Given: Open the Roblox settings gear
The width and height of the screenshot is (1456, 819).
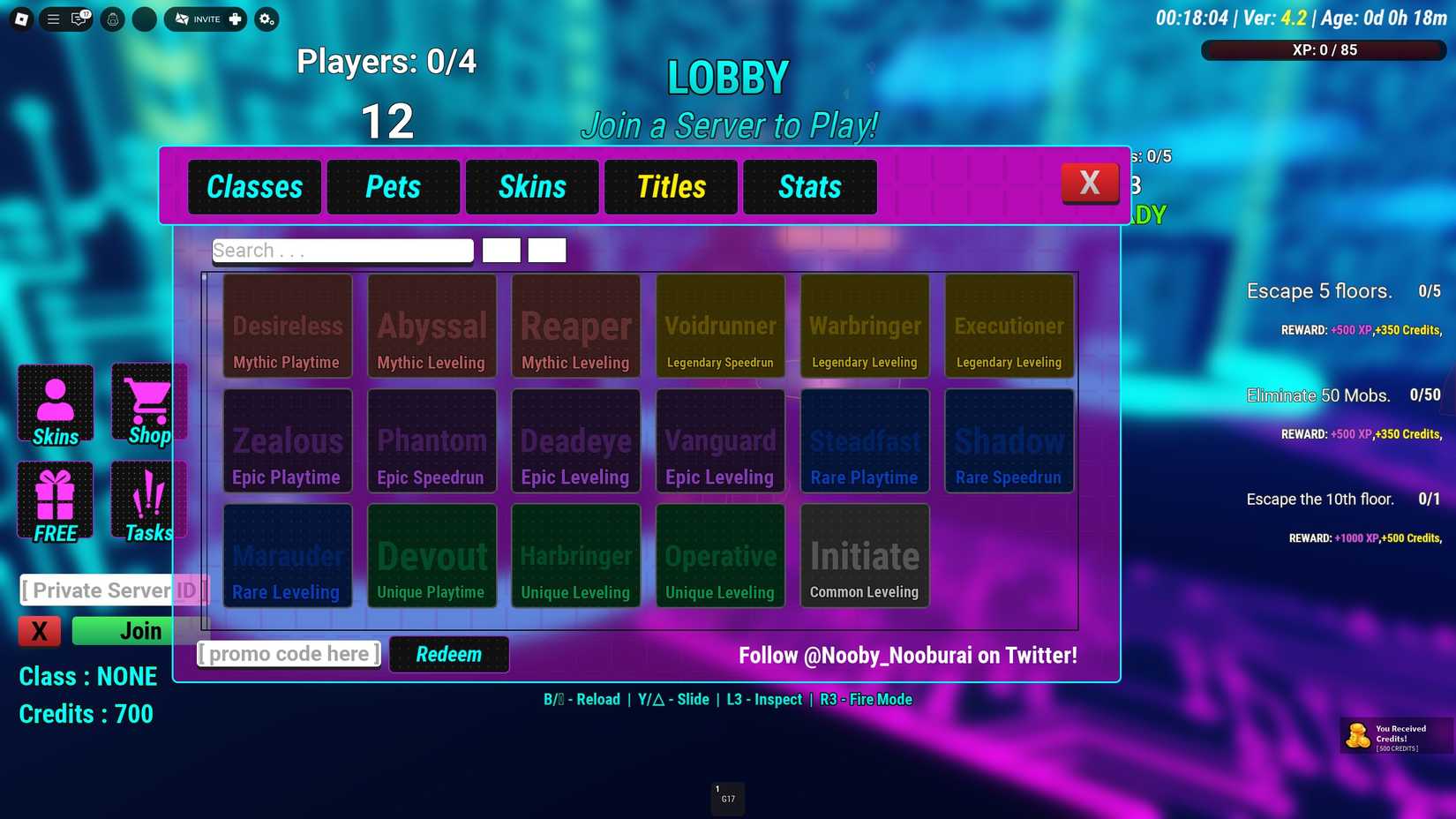Looking at the screenshot, I should [x=265, y=19].
